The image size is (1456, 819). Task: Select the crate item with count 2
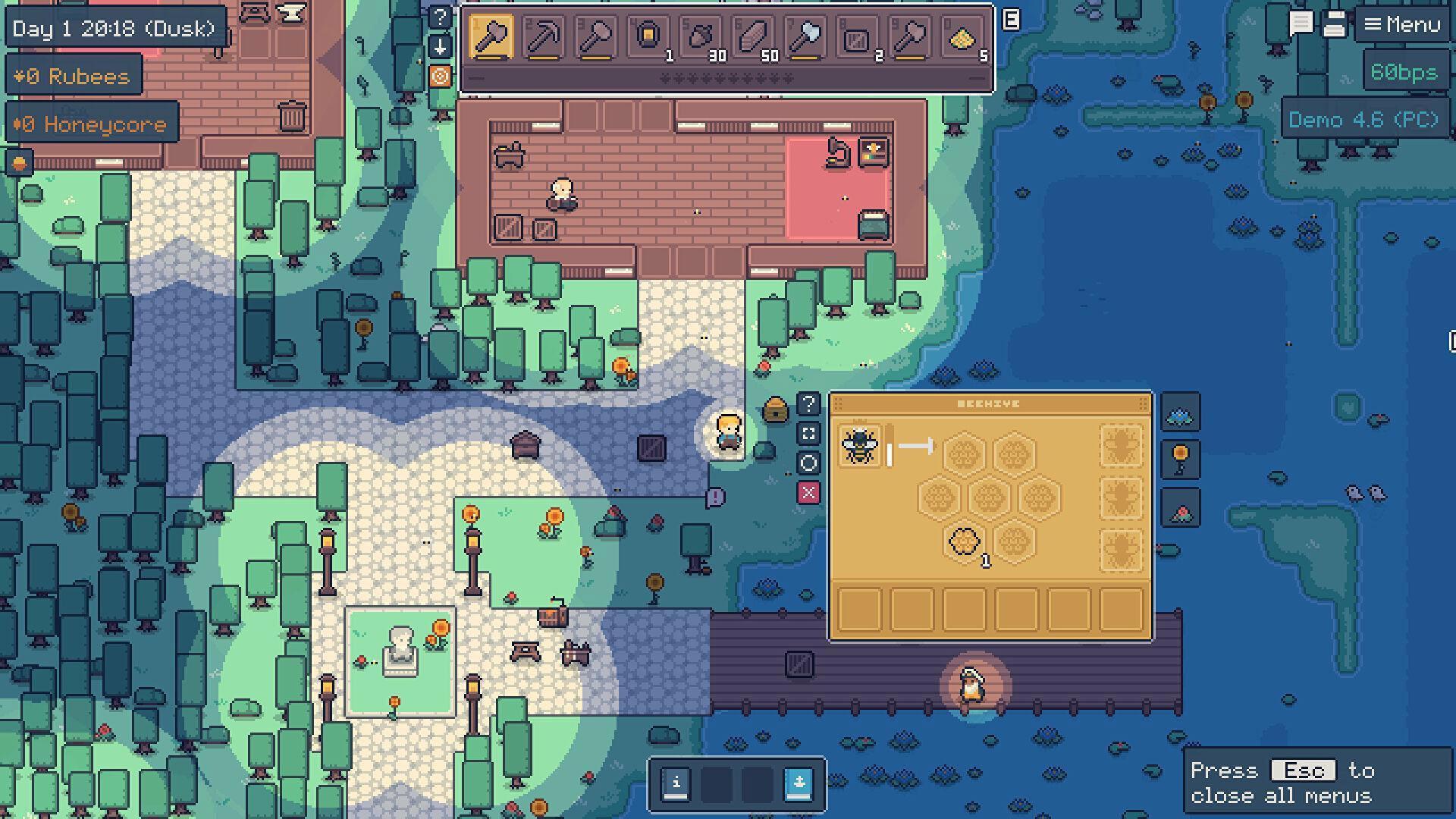[858, 37]
